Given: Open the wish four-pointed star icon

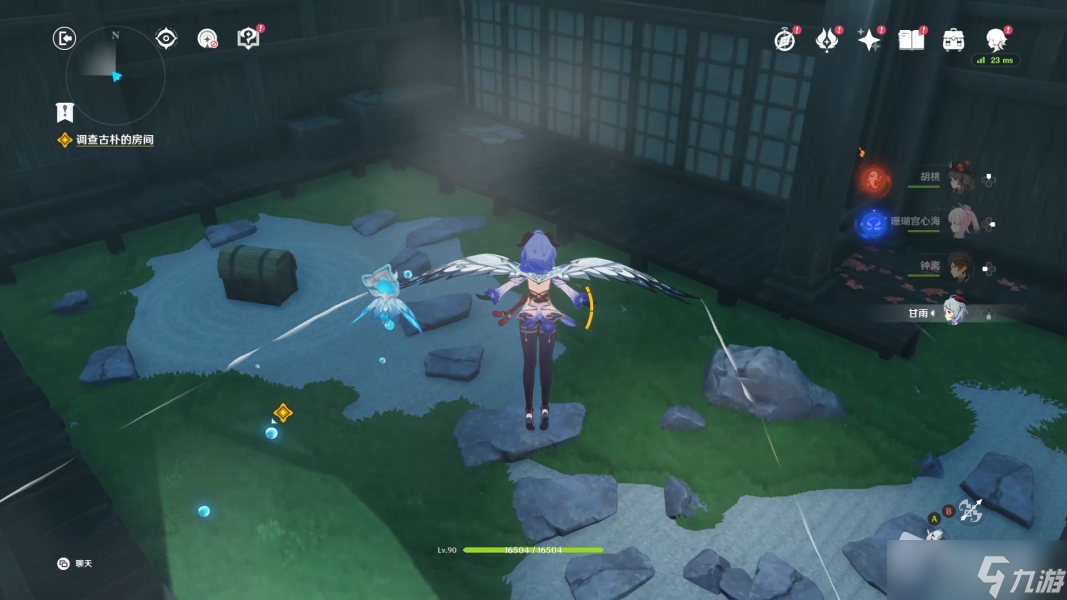Looking at the screenshot, I should [869, 39].
